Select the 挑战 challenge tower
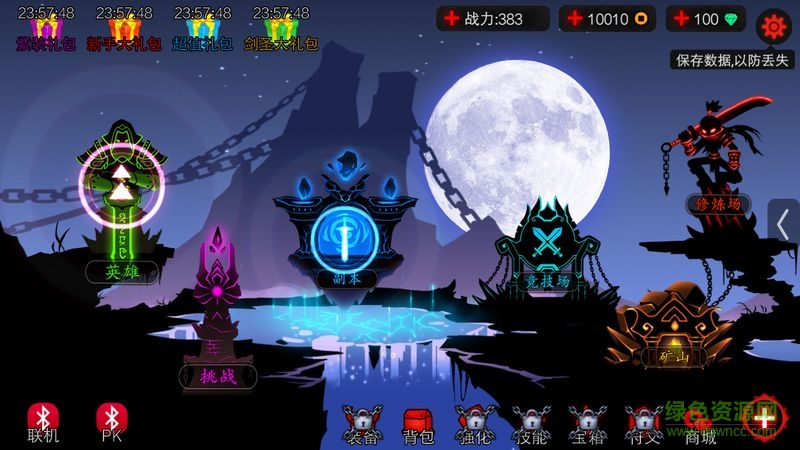The height and width of the screenshot is (450, 800). (218, 300)
